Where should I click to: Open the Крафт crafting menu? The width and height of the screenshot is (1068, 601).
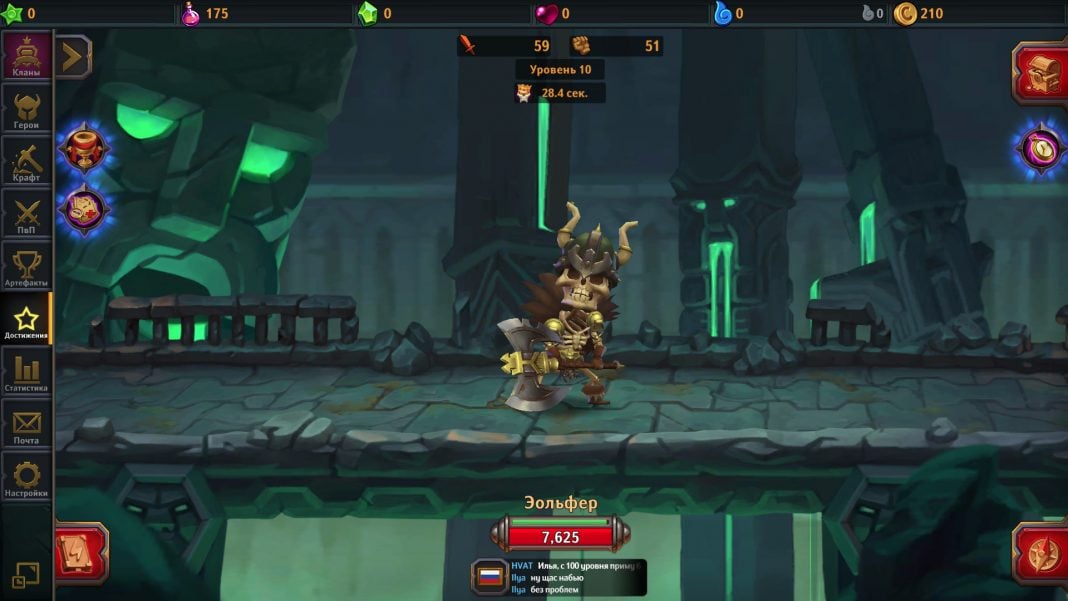(x=26, y=161)
